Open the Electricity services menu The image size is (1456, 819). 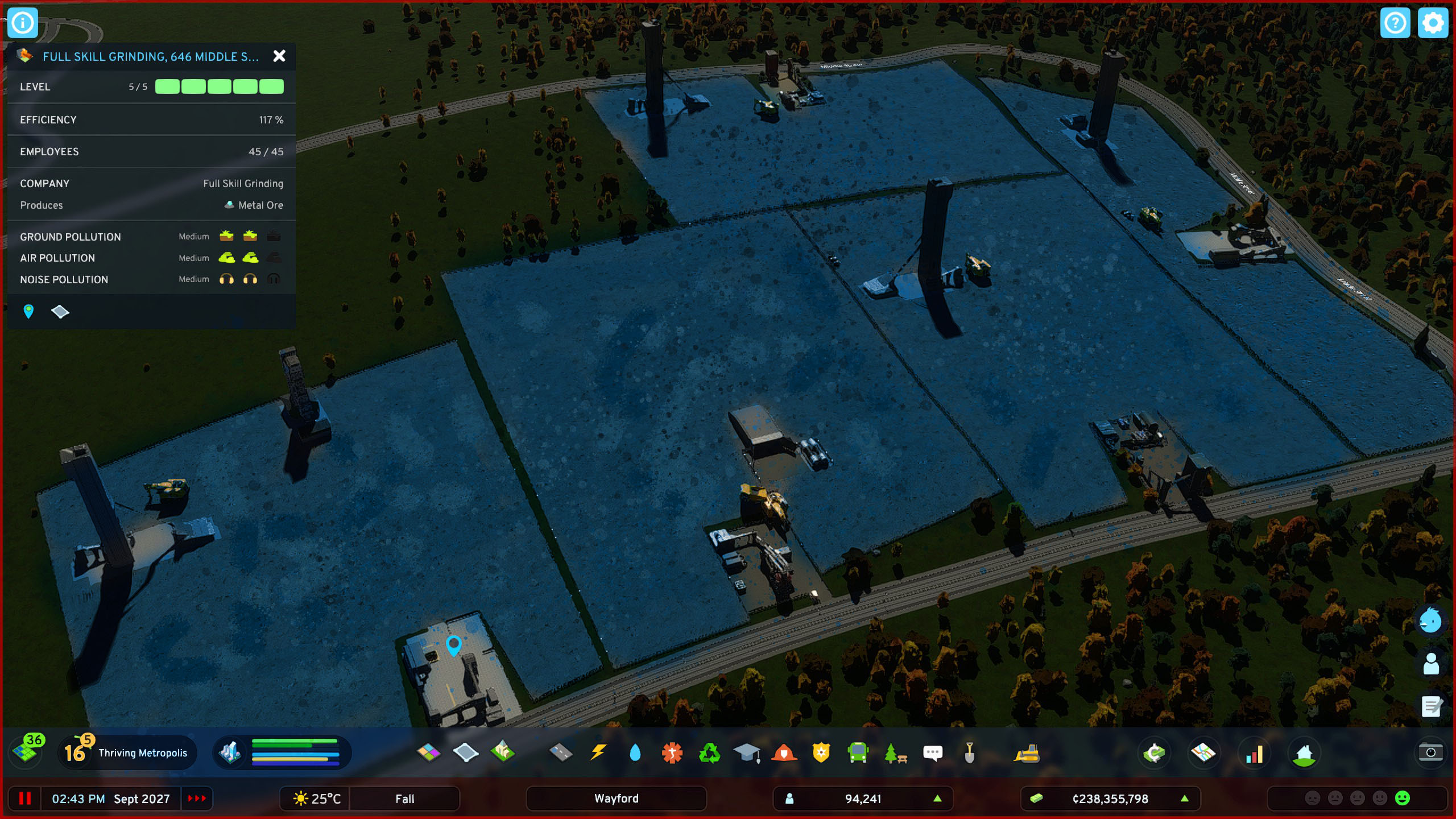[x=598, y=752]
